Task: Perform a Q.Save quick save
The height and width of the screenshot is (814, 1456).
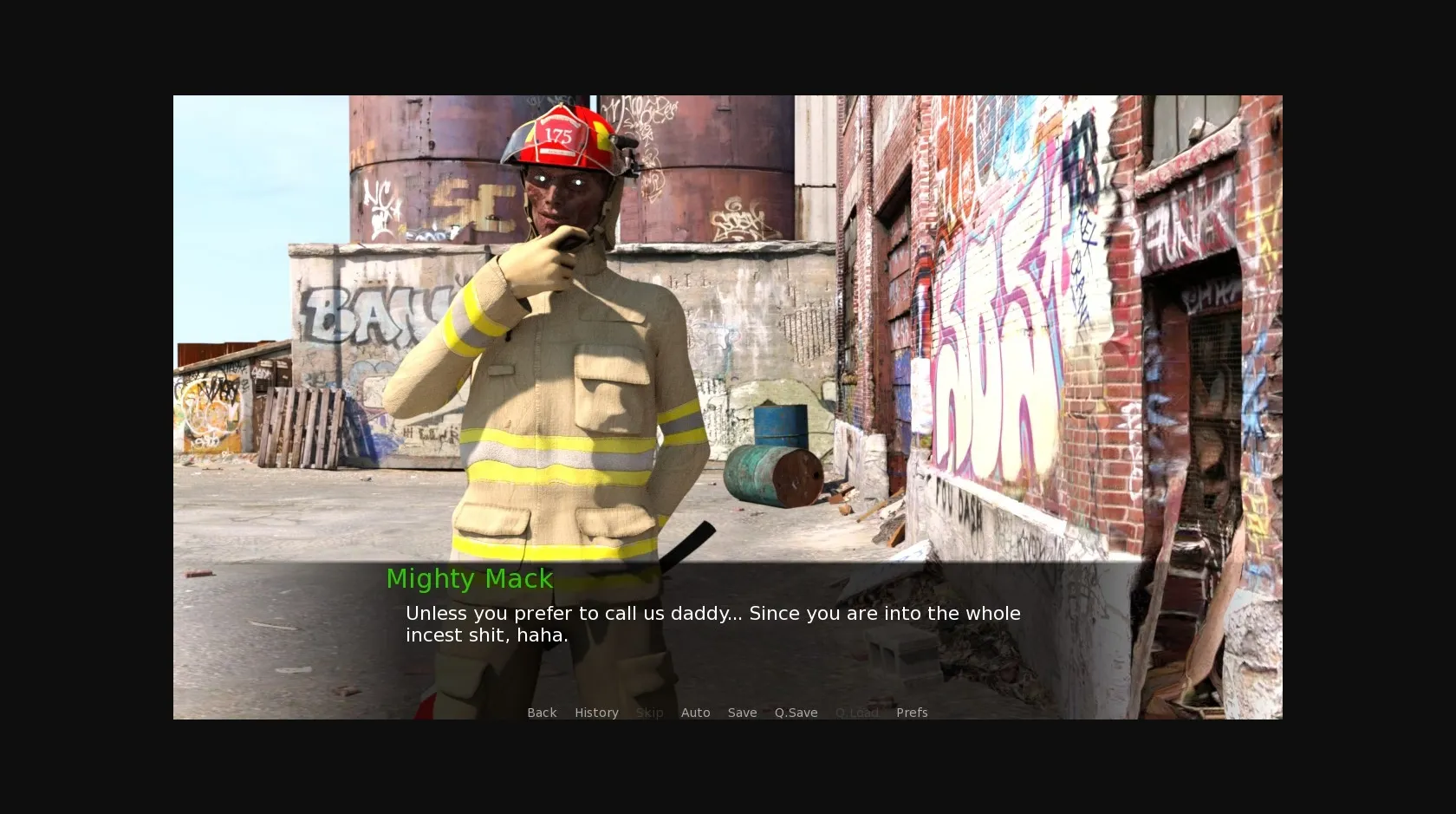Action: (796, 712)
